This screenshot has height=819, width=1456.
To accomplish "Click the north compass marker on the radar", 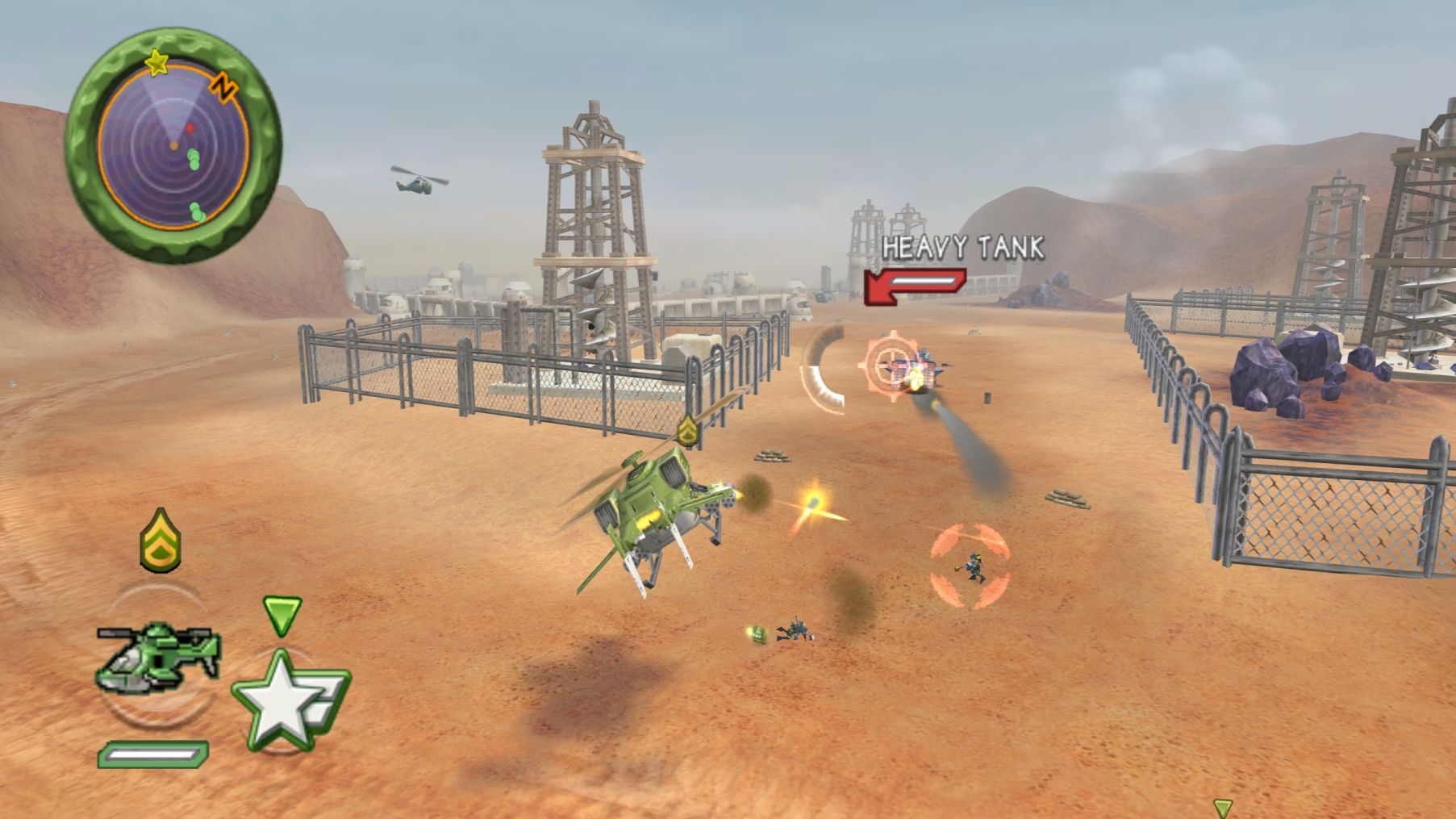I will coord(223,85).
